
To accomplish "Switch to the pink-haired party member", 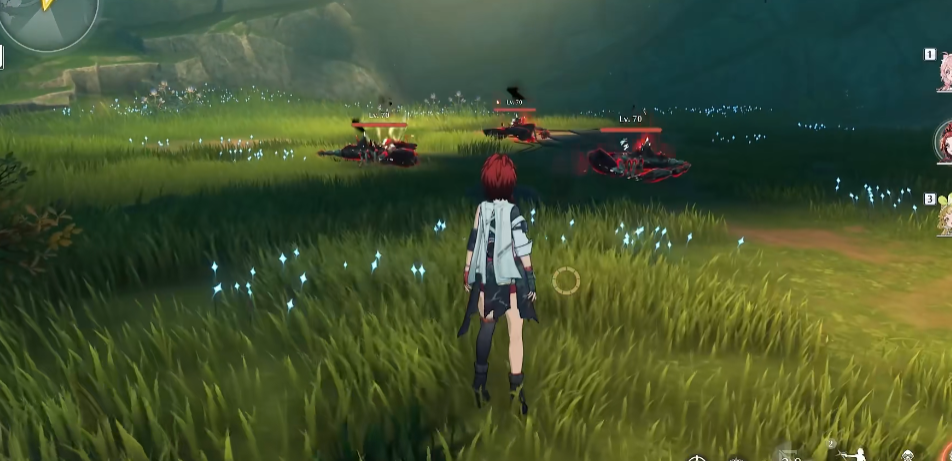I will (x=943, y=70).
